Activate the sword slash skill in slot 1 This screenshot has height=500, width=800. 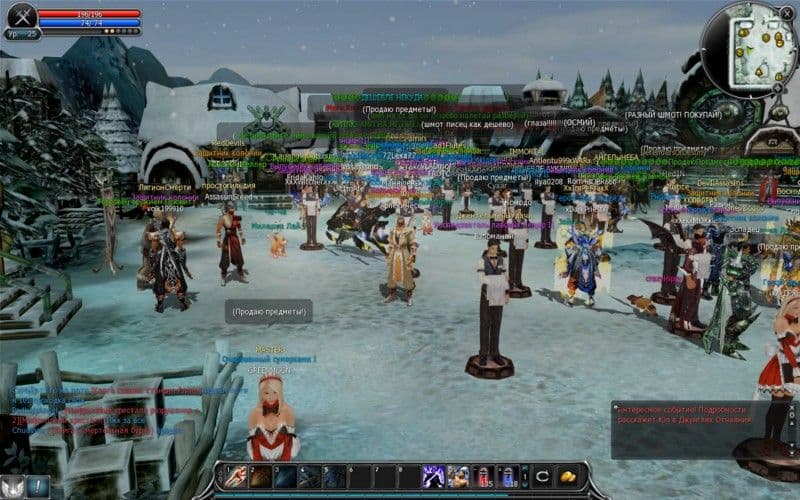pyautogui.click(x=237, y=476)
